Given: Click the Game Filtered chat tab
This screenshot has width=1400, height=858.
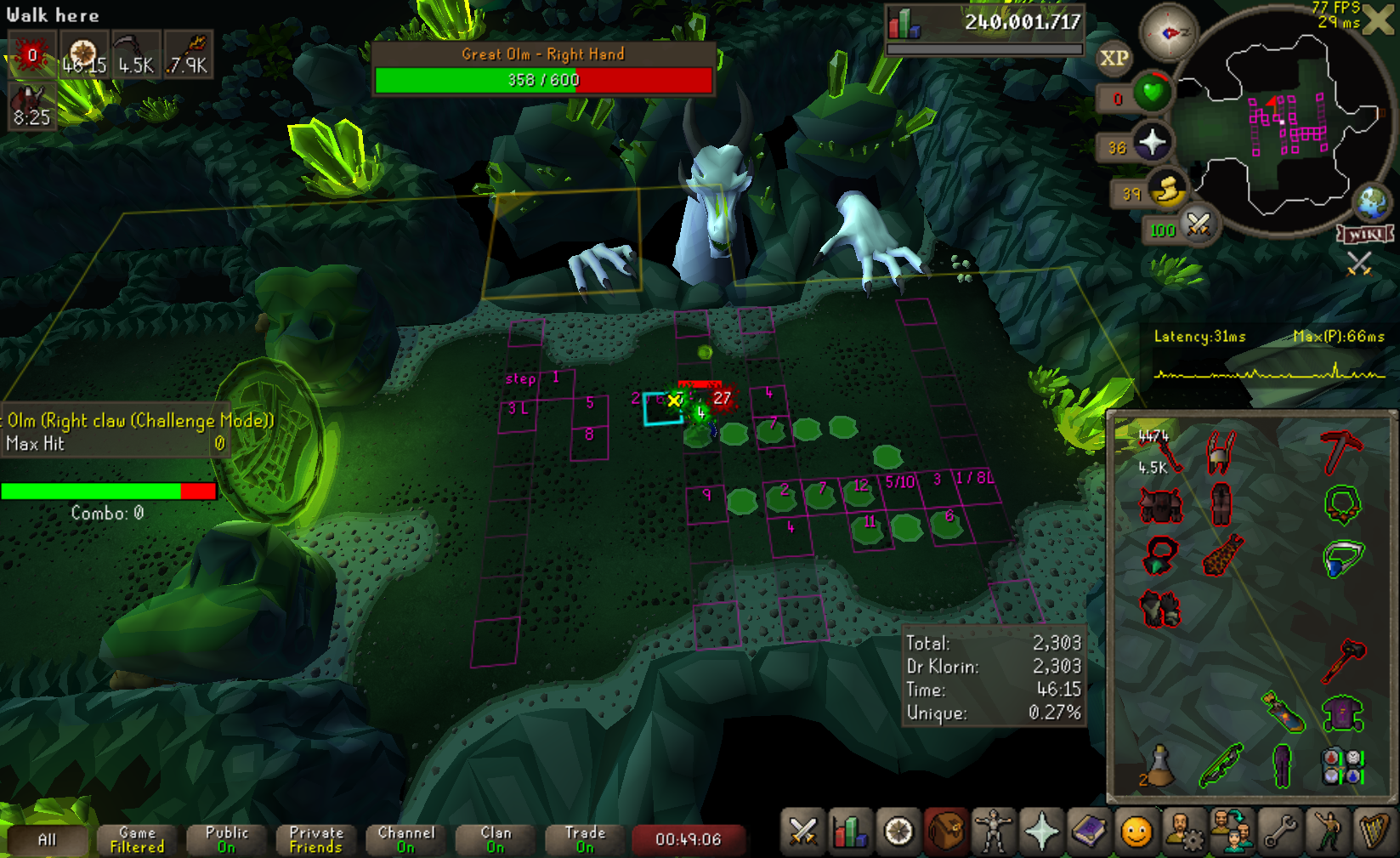Looking at the screenshot, I should (x=137, y=840).
